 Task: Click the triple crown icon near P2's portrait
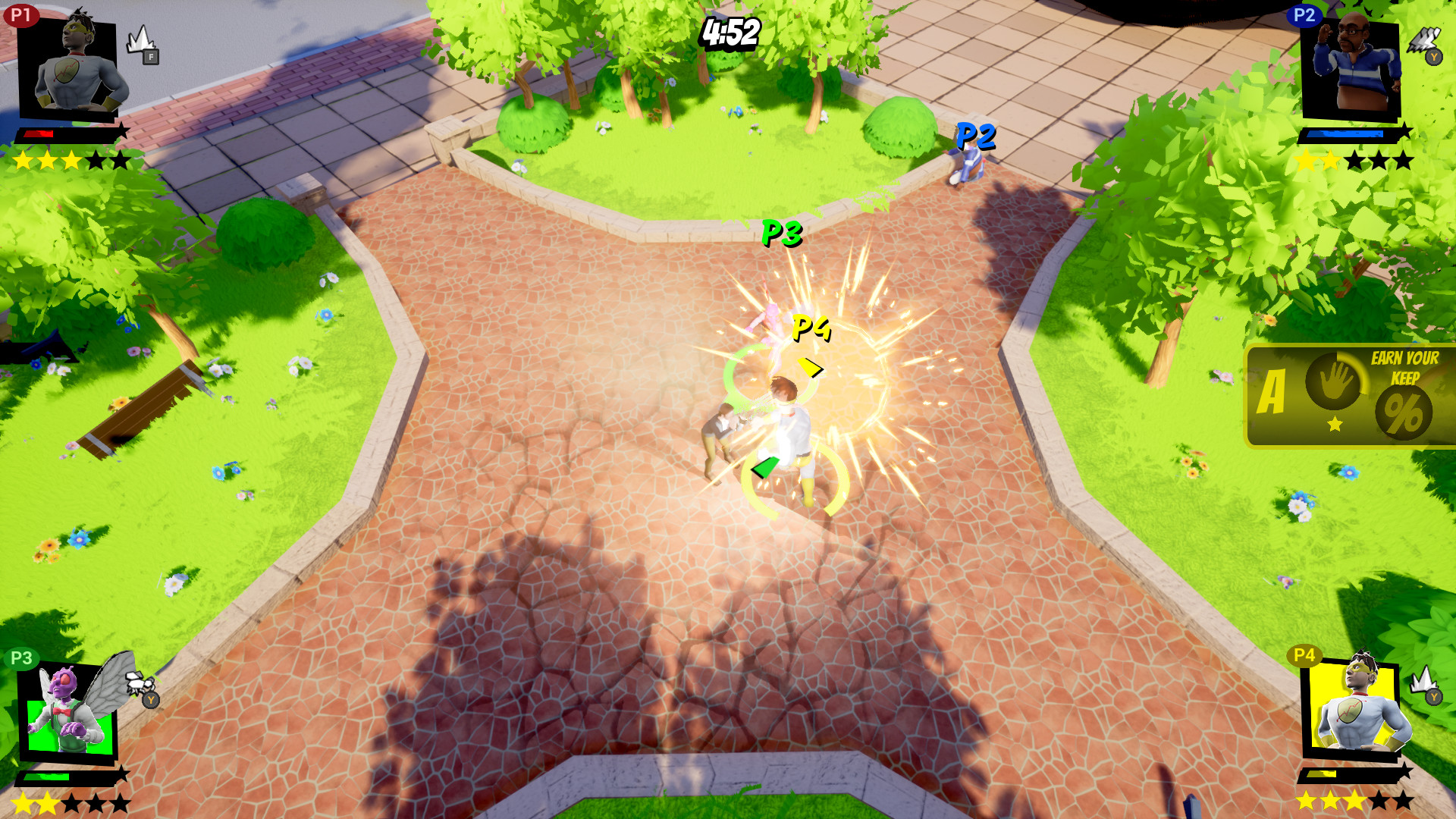coord(1424,40)
